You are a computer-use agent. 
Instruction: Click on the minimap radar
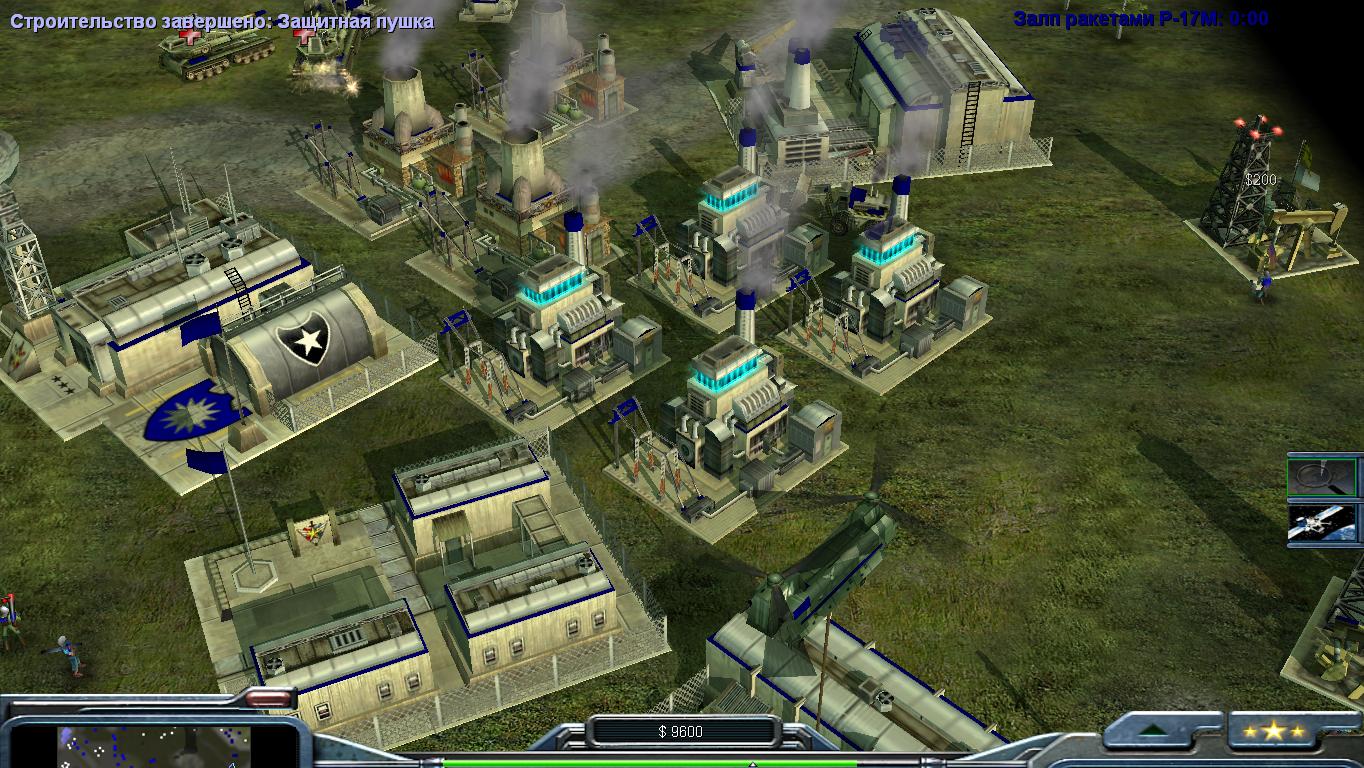(150, 746)
